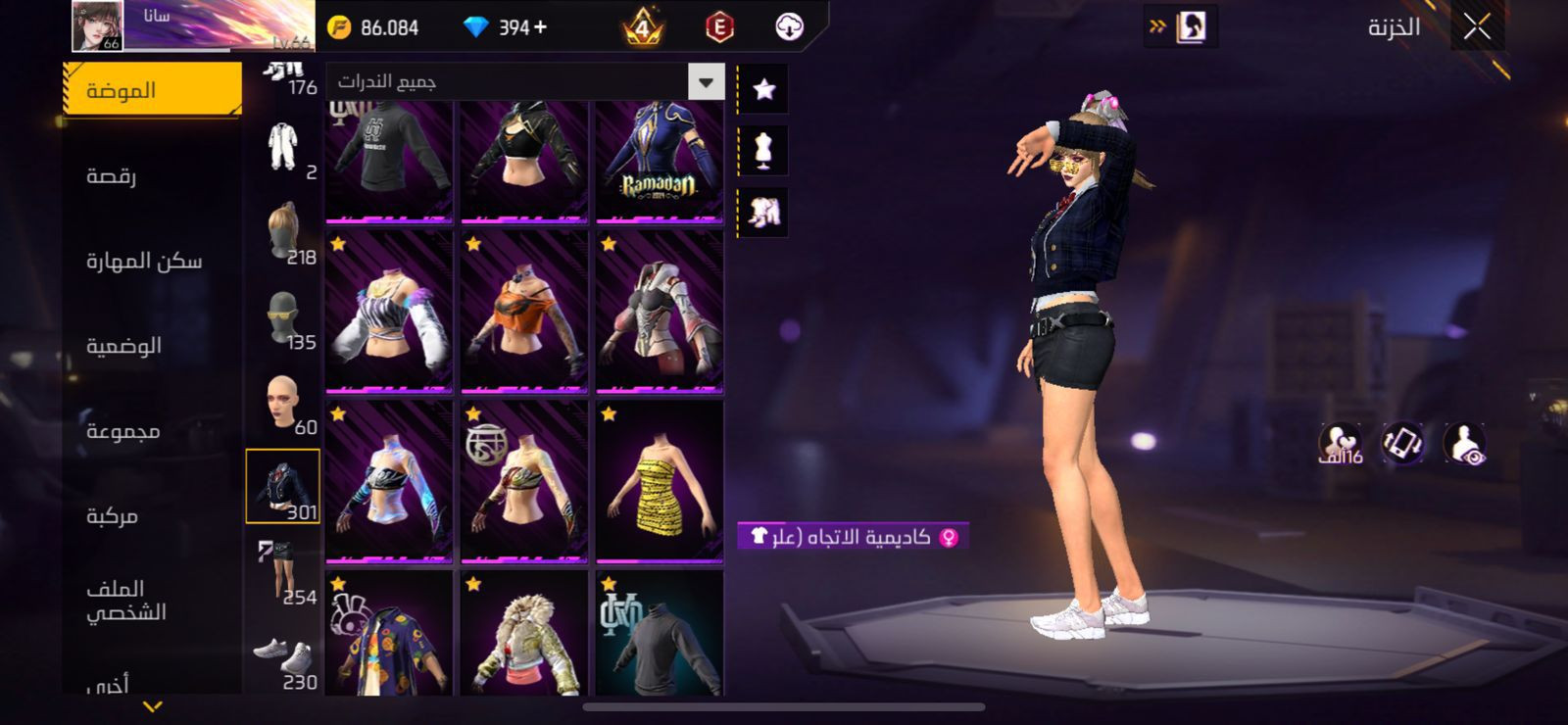
Task: Select the shoes category with 230 items
Action: tap(283, 660)
